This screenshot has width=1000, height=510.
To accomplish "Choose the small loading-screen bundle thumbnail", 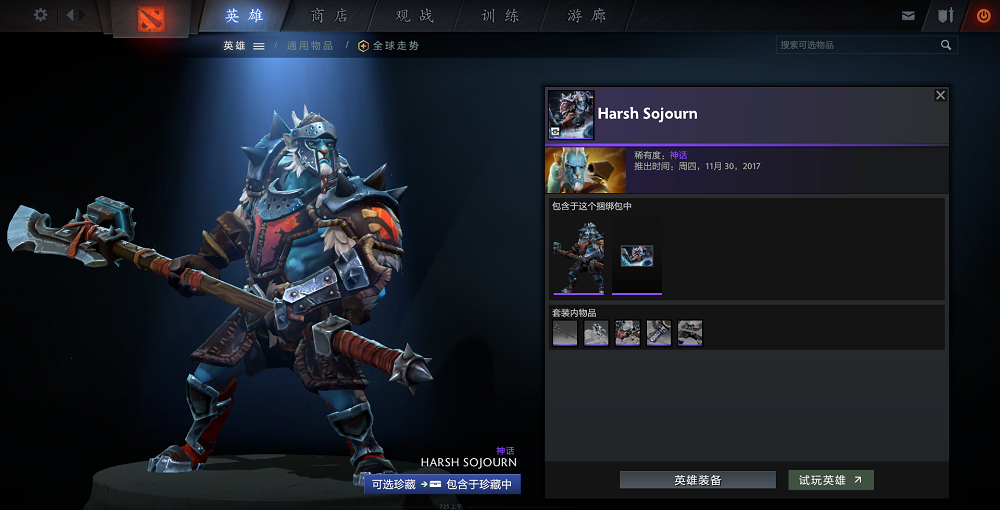I will coord(636,256).
